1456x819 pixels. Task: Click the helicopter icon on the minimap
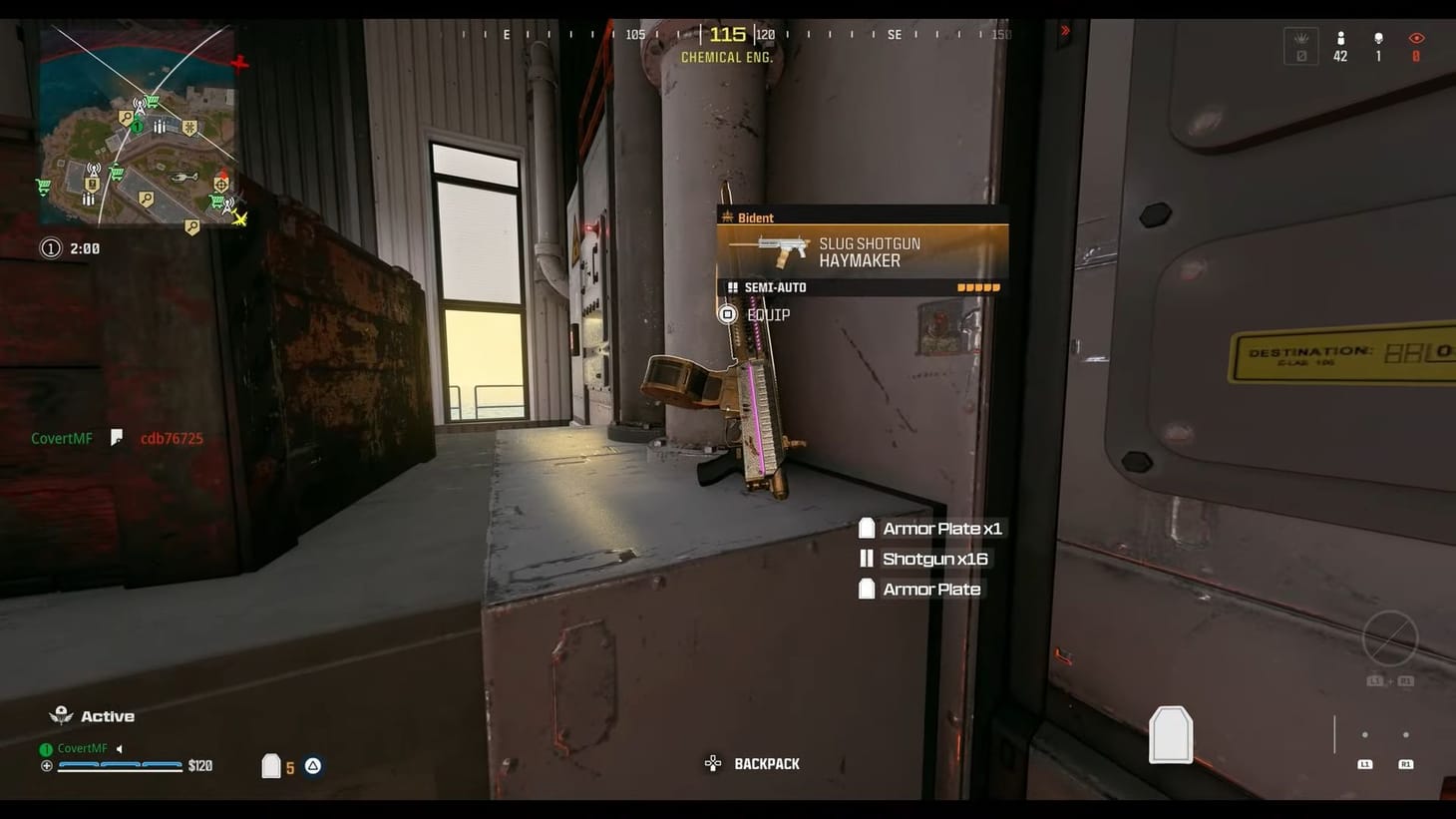click(183, 177)
